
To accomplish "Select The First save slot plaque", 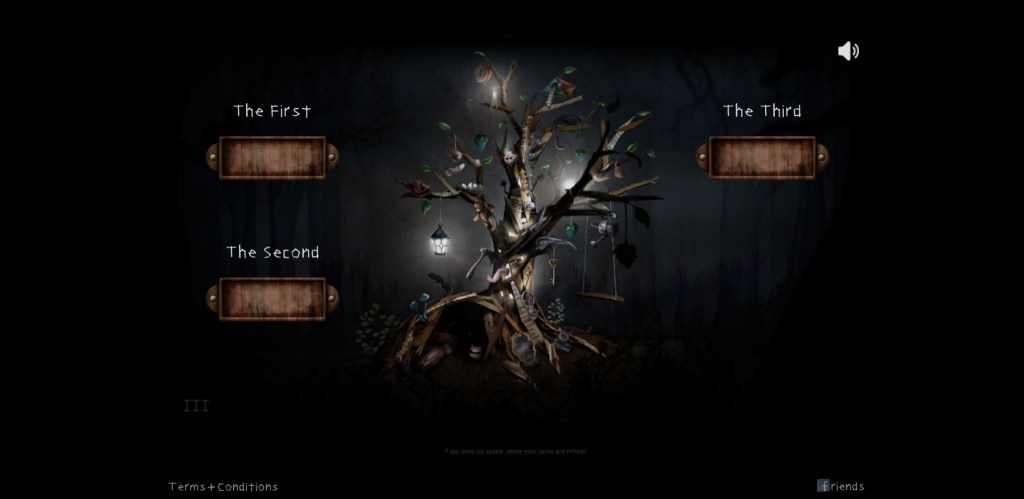I will [272, 157].
